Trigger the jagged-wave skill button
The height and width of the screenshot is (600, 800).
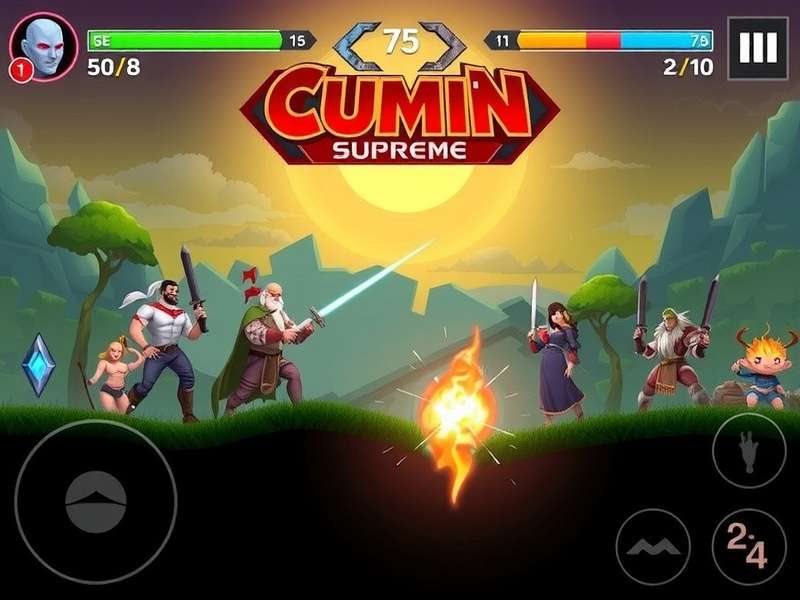pos(654,547)
